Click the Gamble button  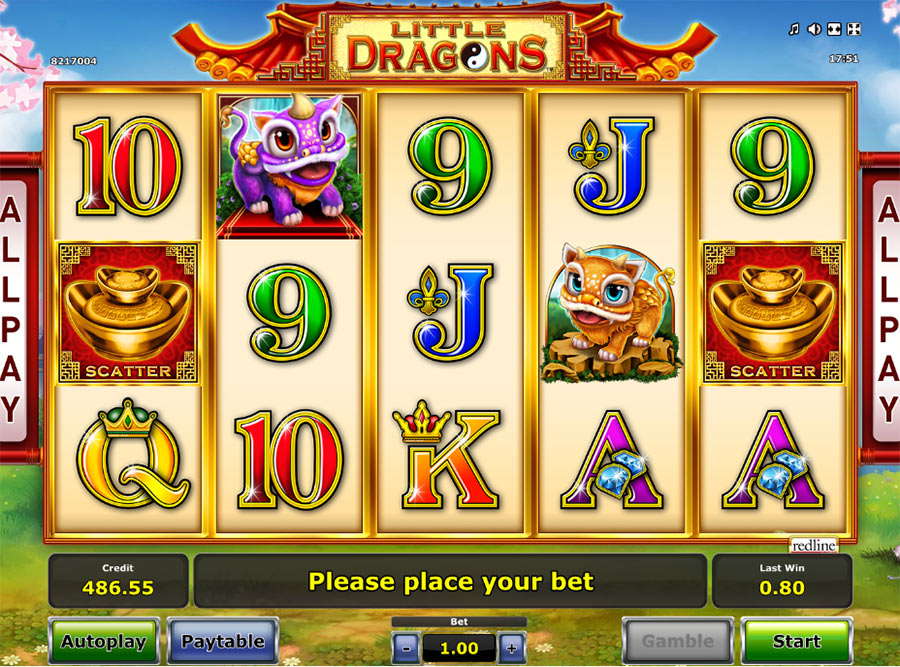click(x=678, y=641)
